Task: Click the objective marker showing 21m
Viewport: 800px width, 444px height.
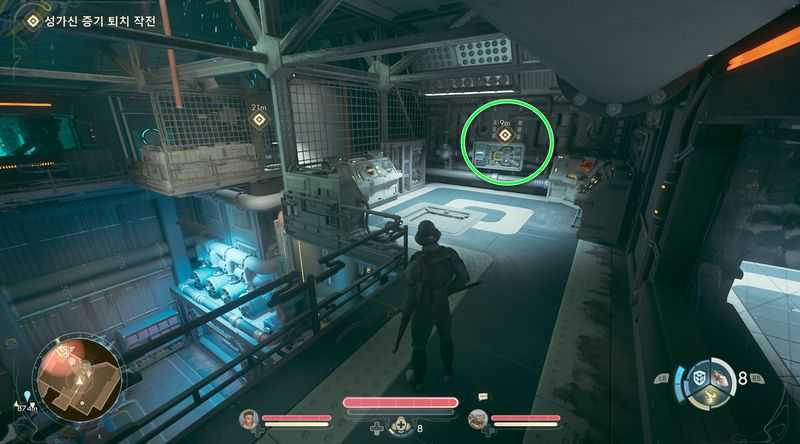Action: coord(259,120)
